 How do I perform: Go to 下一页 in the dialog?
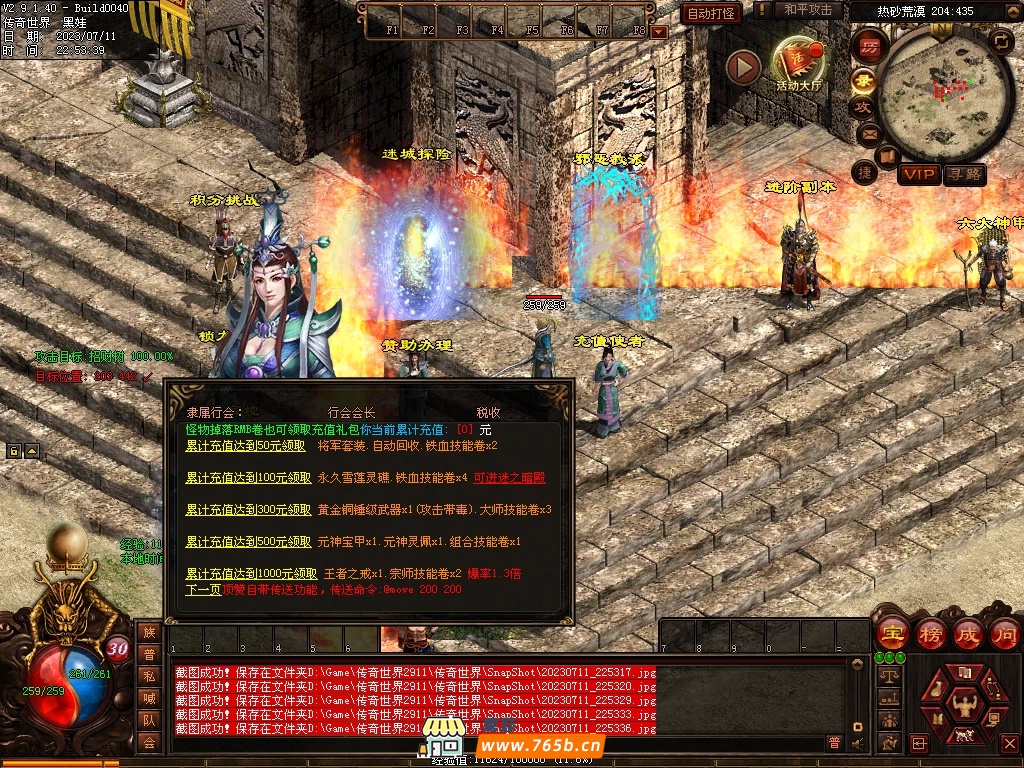203,590
